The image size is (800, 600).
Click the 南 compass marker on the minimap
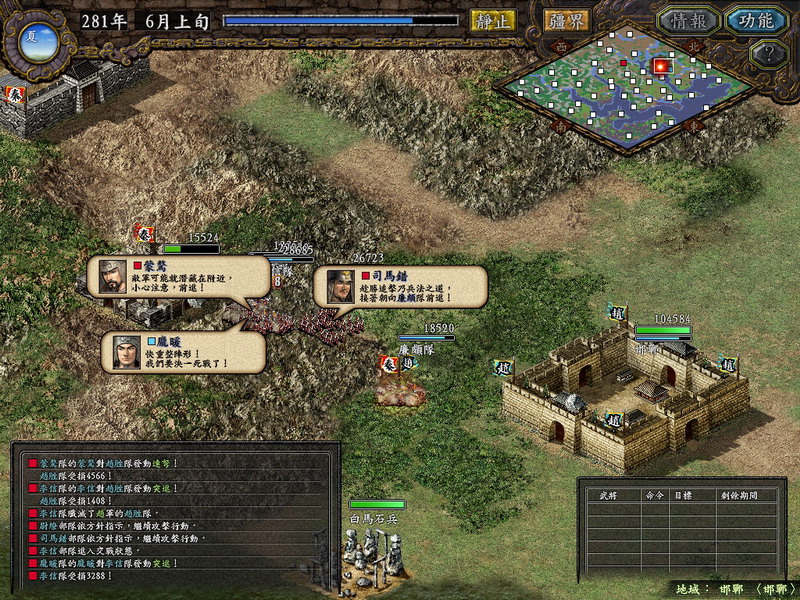pyautogui.click(x=561, y=127)
